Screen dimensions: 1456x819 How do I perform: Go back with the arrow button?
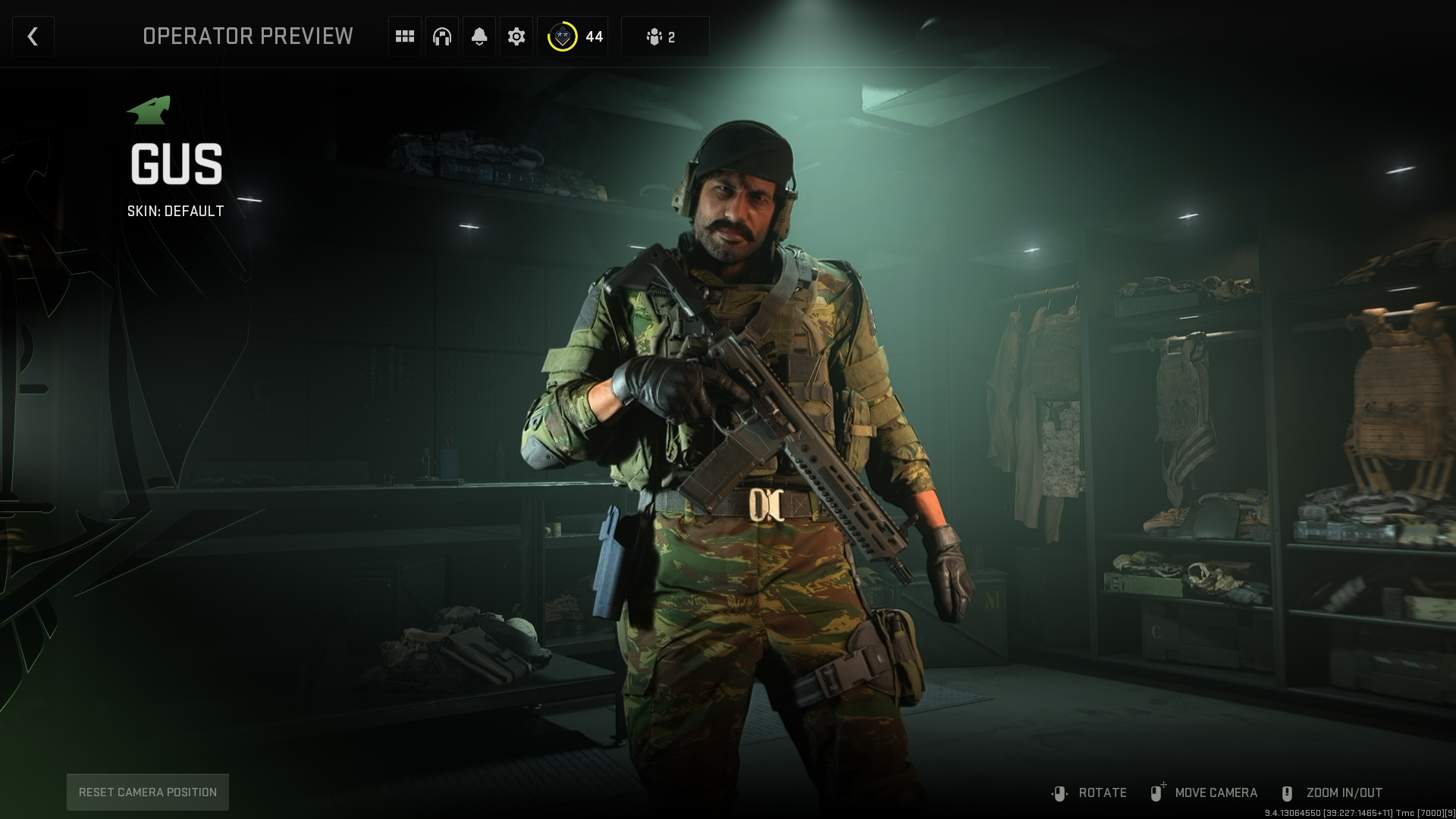point(33,36)
